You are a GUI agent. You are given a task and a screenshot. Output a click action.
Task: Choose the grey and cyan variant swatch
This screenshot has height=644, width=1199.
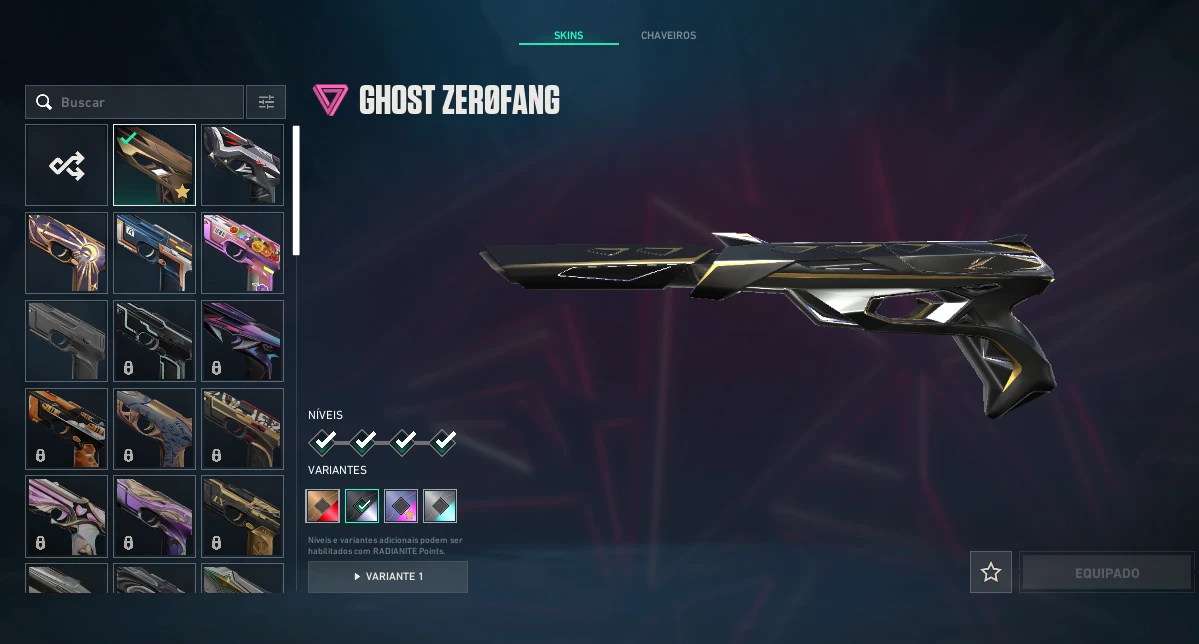point(440,506)
